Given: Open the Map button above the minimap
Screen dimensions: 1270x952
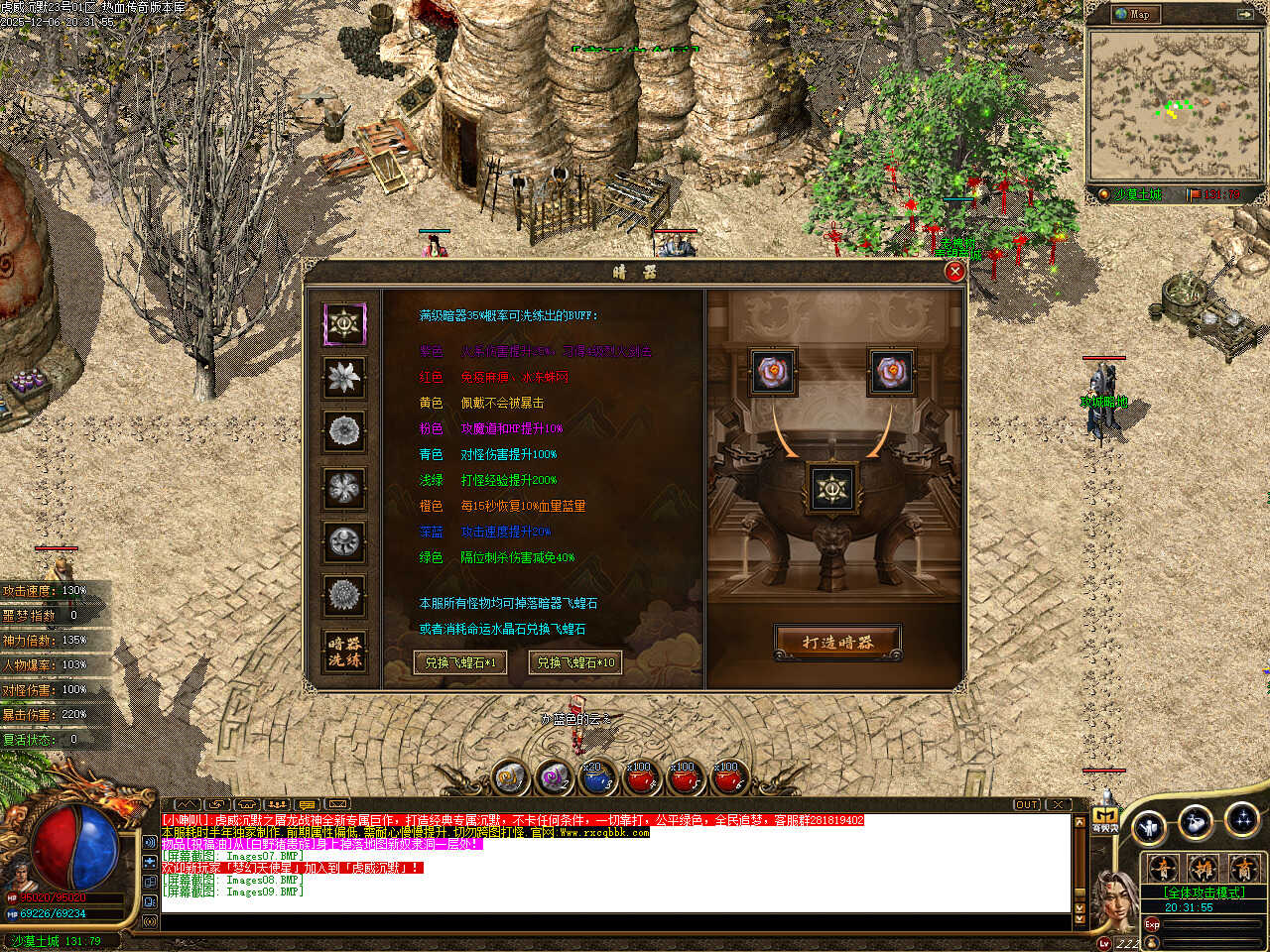Looking at the screenshot, I should coord(1132,14).
